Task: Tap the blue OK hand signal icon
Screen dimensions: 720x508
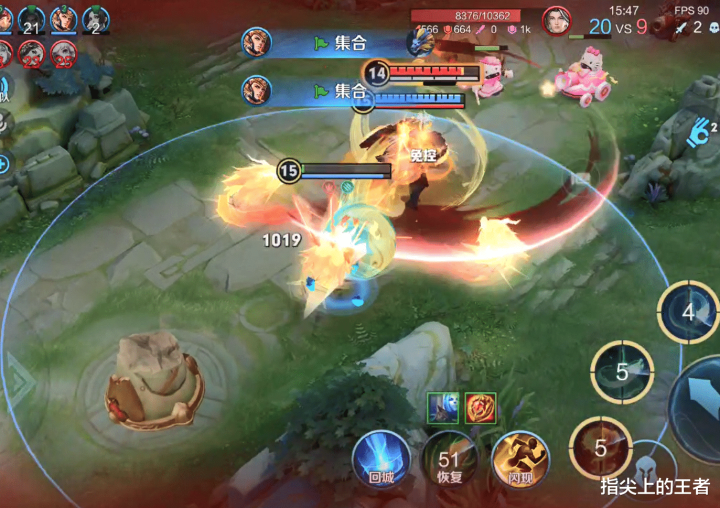Action: (x=701, y=128)
